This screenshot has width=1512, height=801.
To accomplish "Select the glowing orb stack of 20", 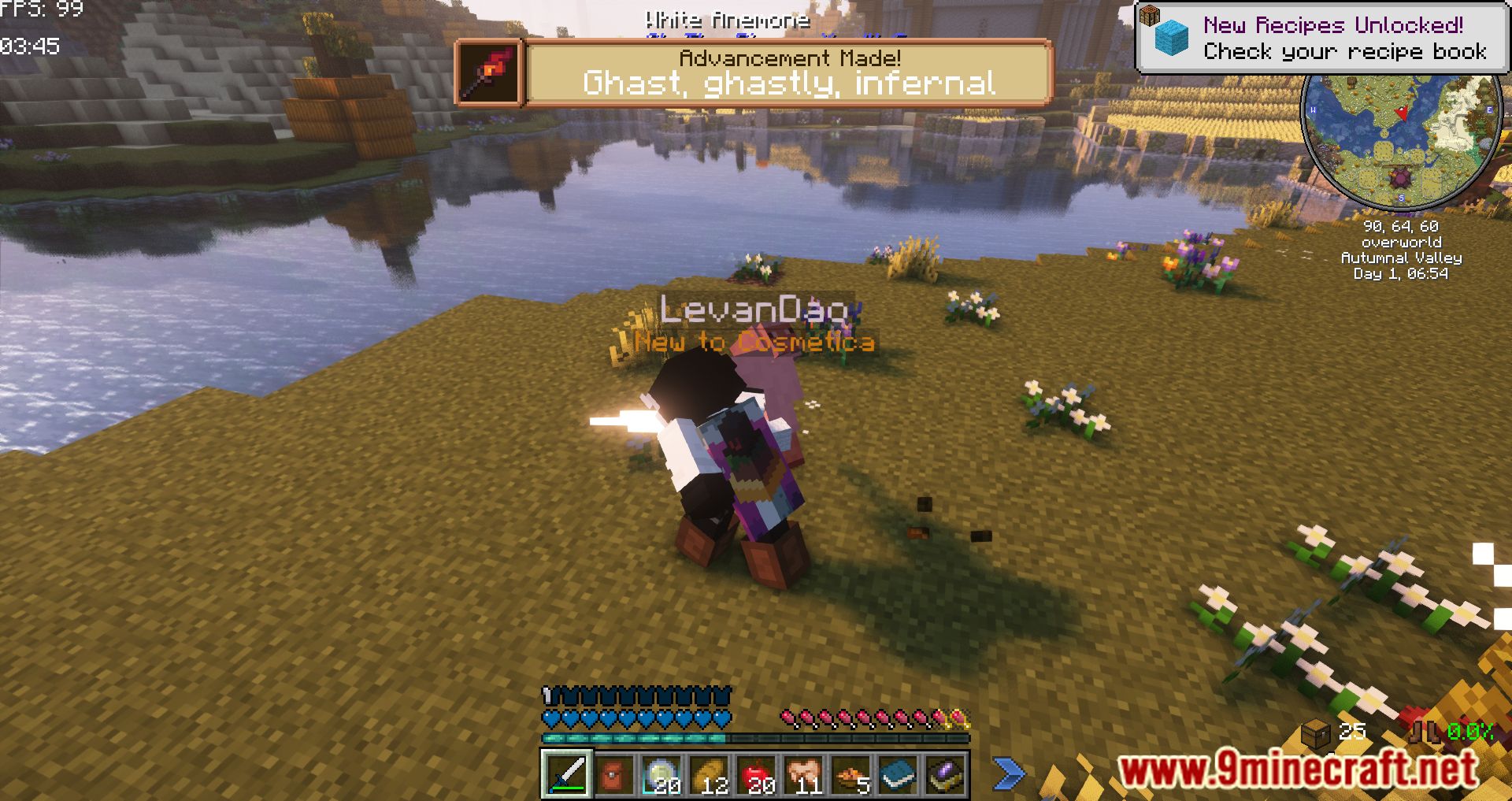I will 661,774.
